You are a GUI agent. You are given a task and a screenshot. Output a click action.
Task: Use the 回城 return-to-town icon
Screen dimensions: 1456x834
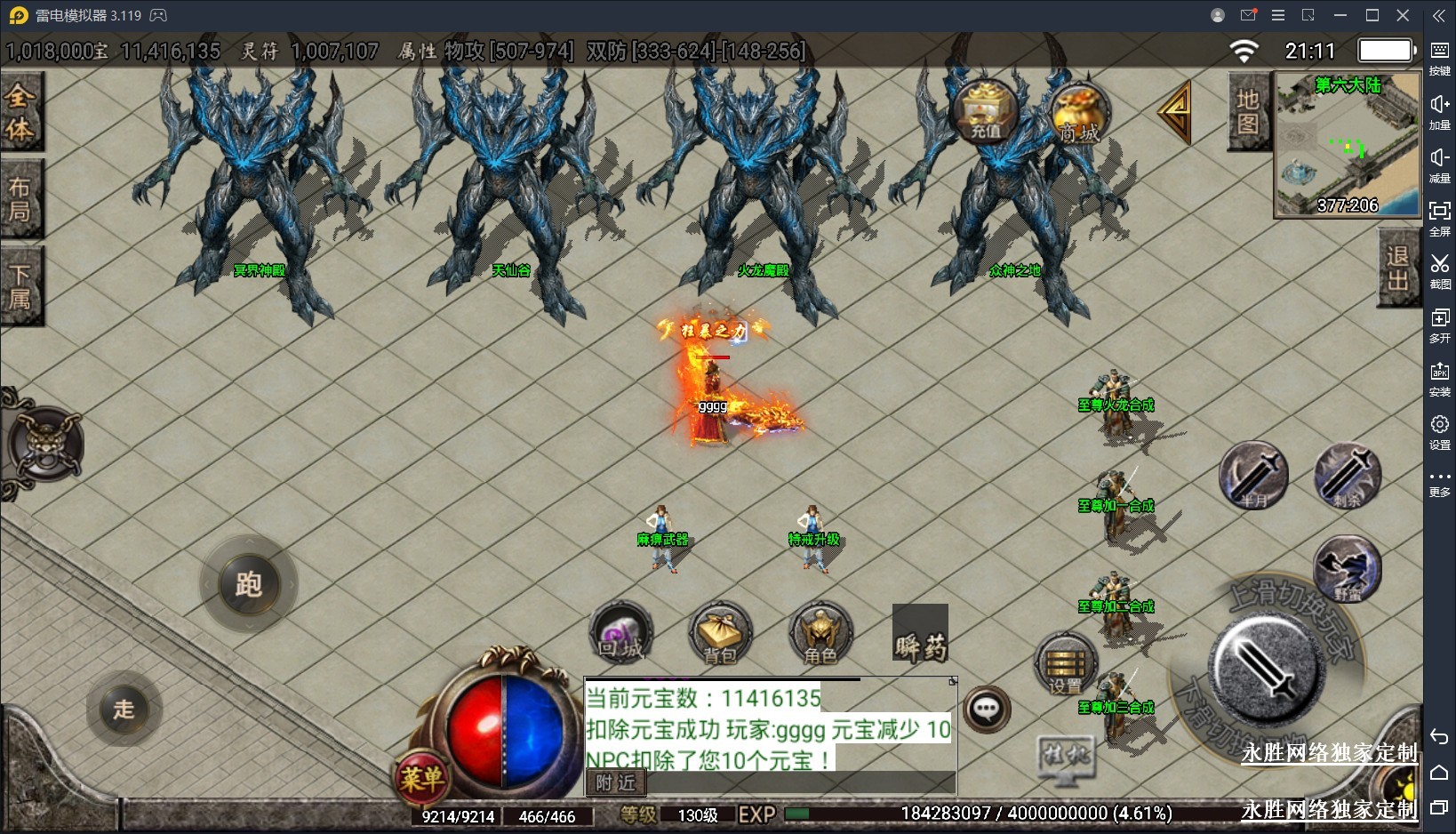click(x=621, y=635)
